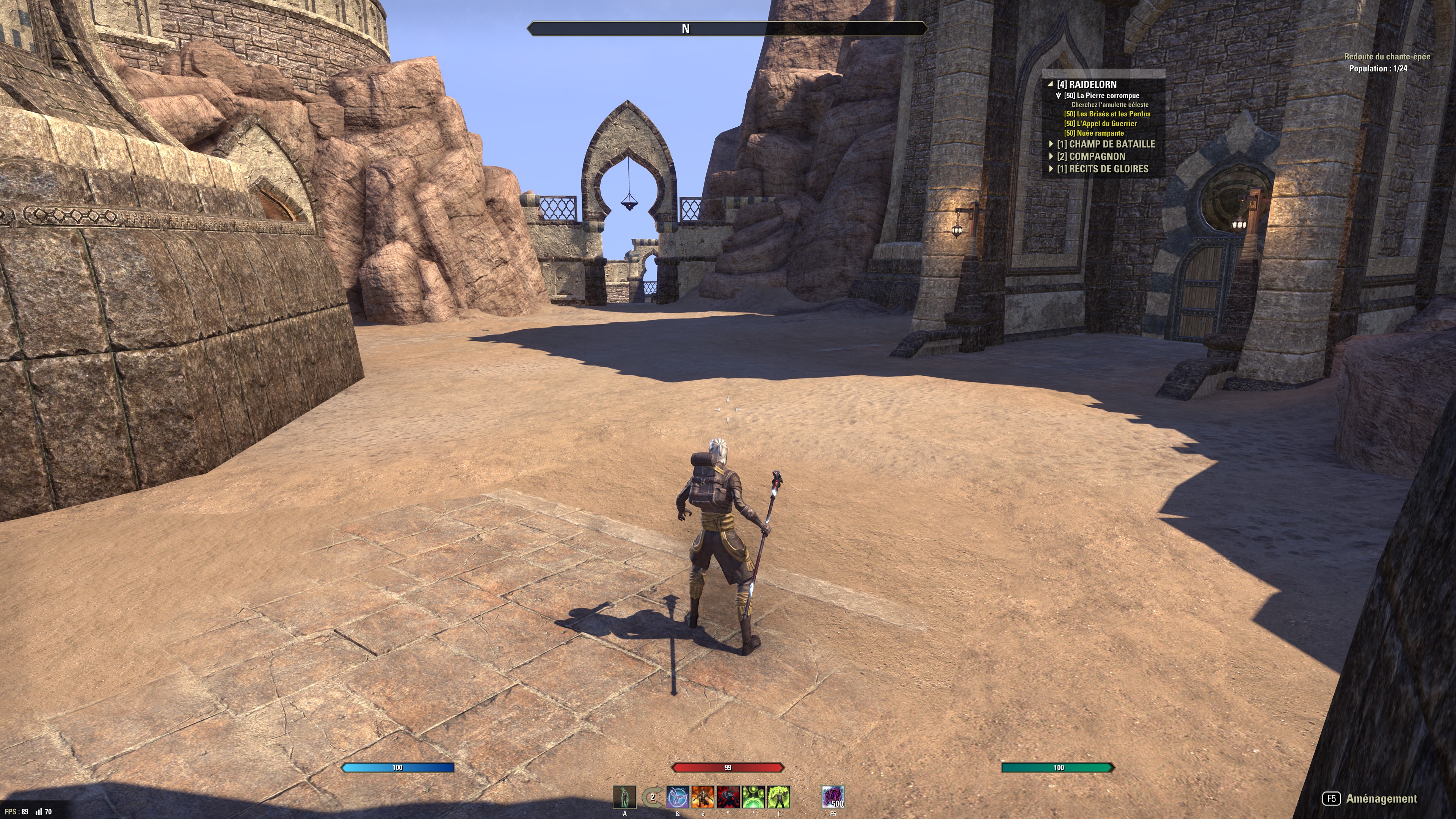Viewport: 1456px width, 819px height.
Task: Activate the green glowing mage ability
Action: pos(779,797)
